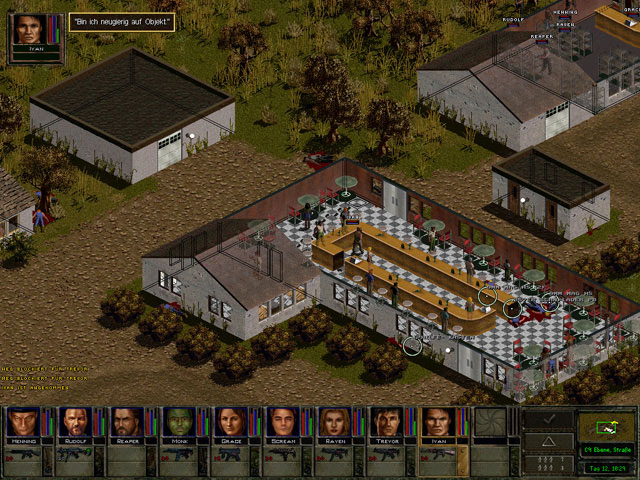This screenshot has height=480, width=640.
Task: Select Trevor's portrait
Action: tap(385, 422)
